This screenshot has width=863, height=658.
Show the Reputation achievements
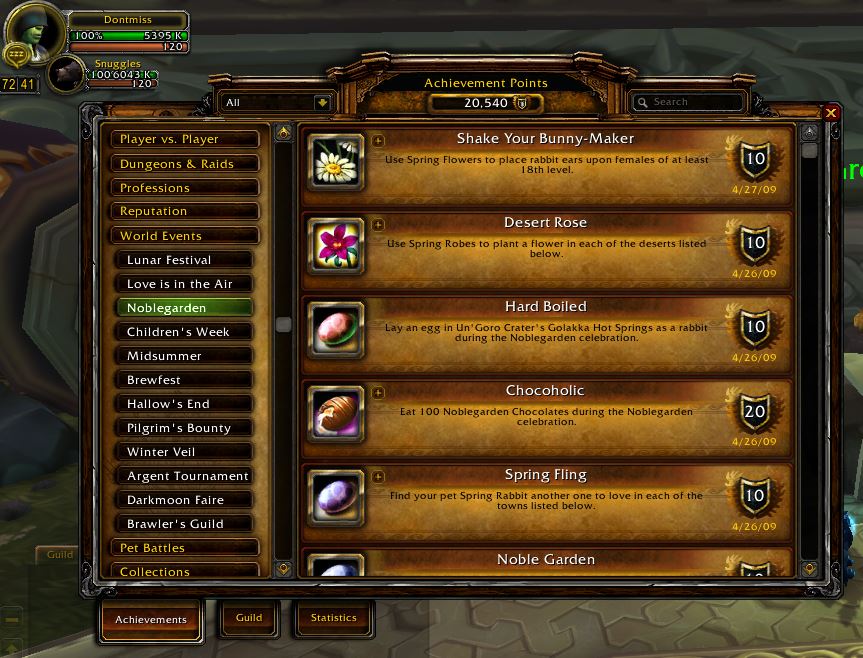pyautogui.click(x=185, y=211)
